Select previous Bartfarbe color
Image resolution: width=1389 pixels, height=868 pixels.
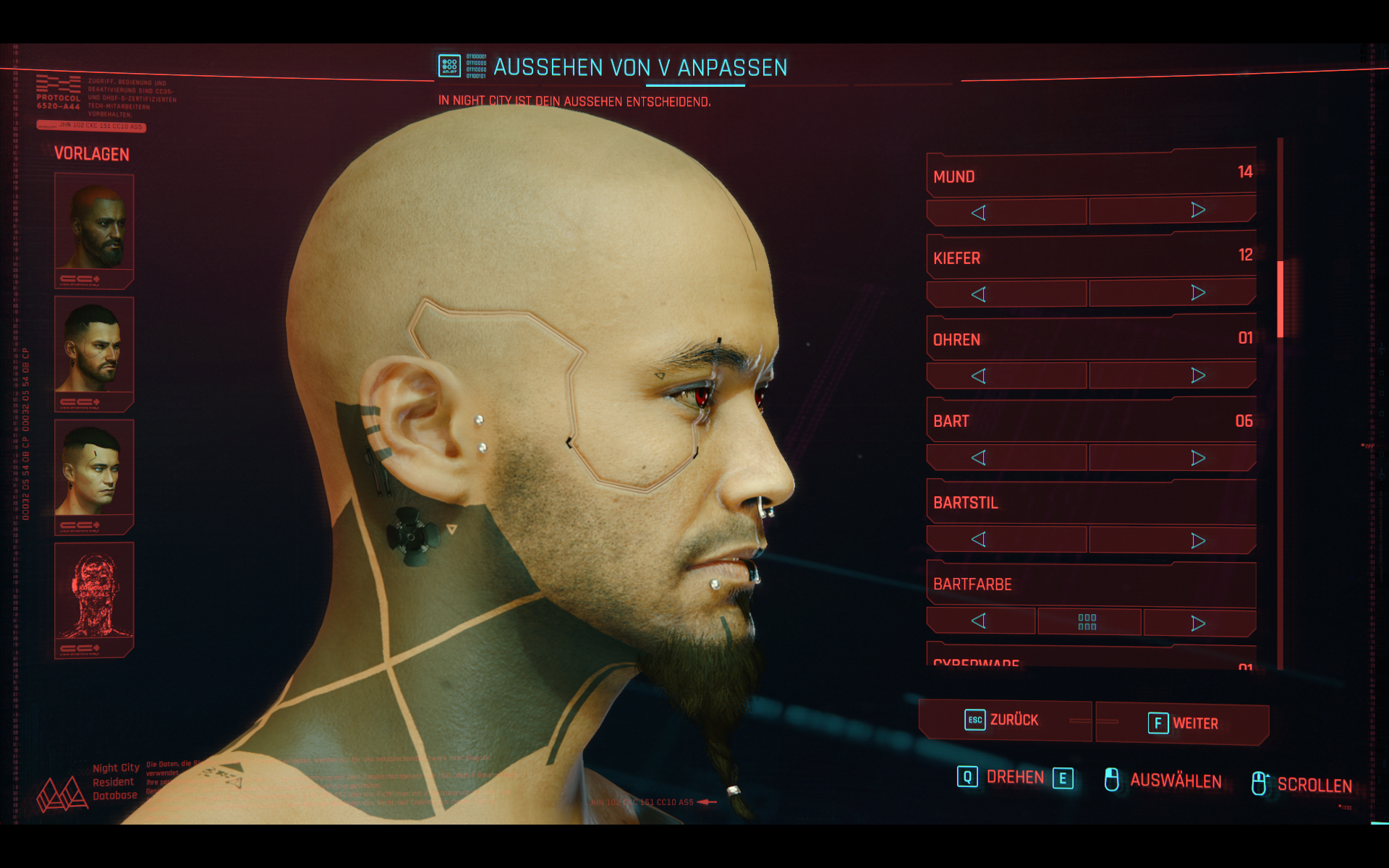tap(979, 621)
